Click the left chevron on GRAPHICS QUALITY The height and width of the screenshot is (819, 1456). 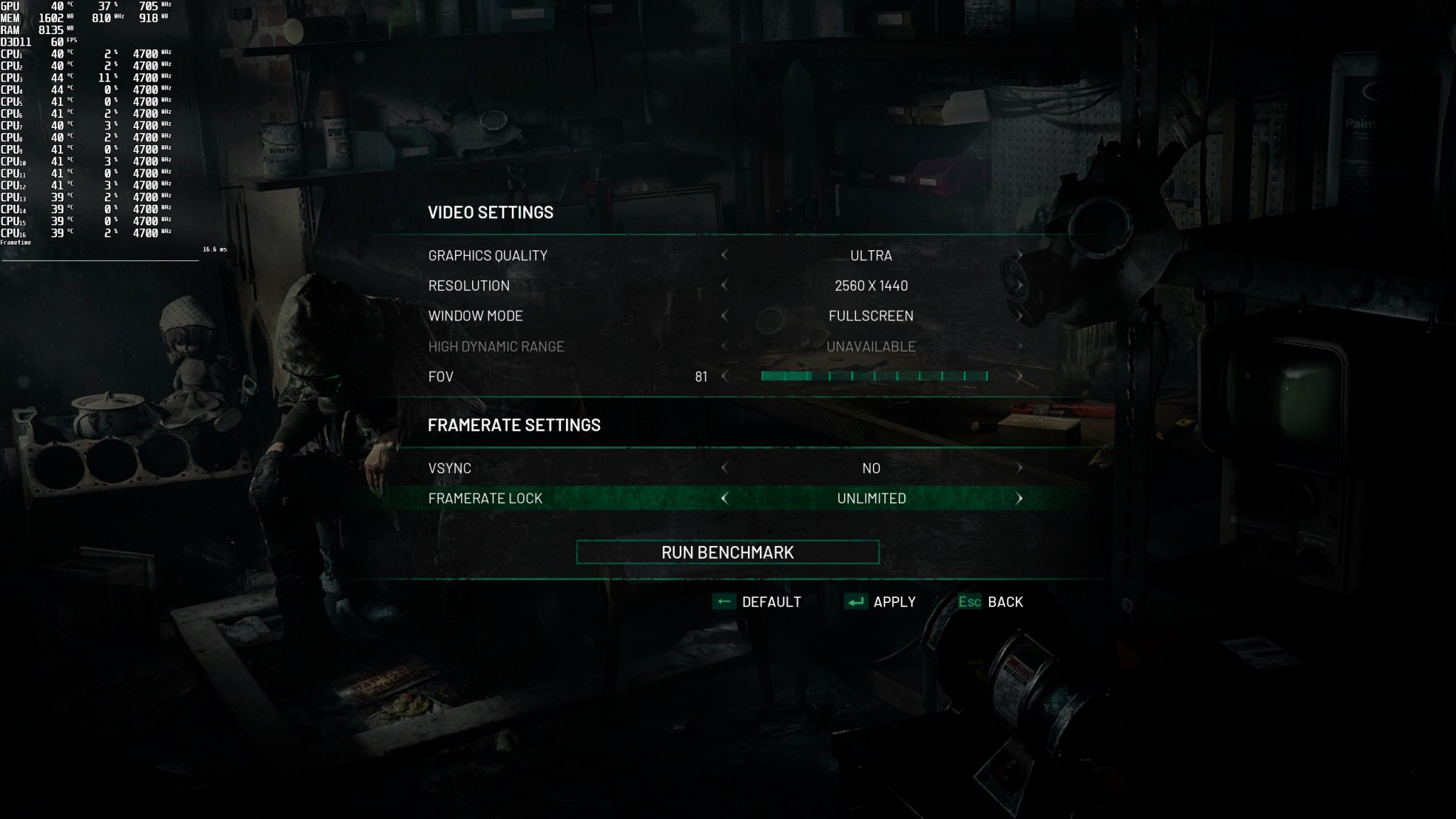[724, 255]
